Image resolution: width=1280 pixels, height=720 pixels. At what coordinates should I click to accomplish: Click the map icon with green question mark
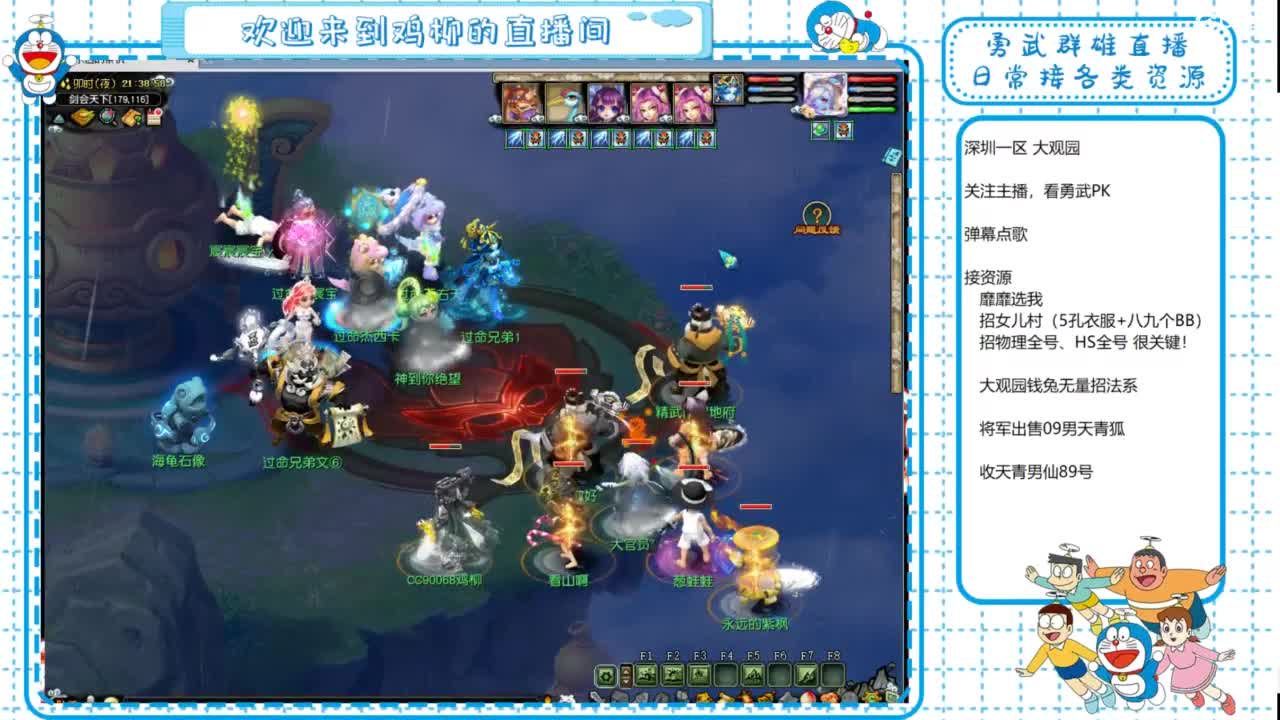tap(132, 117)
